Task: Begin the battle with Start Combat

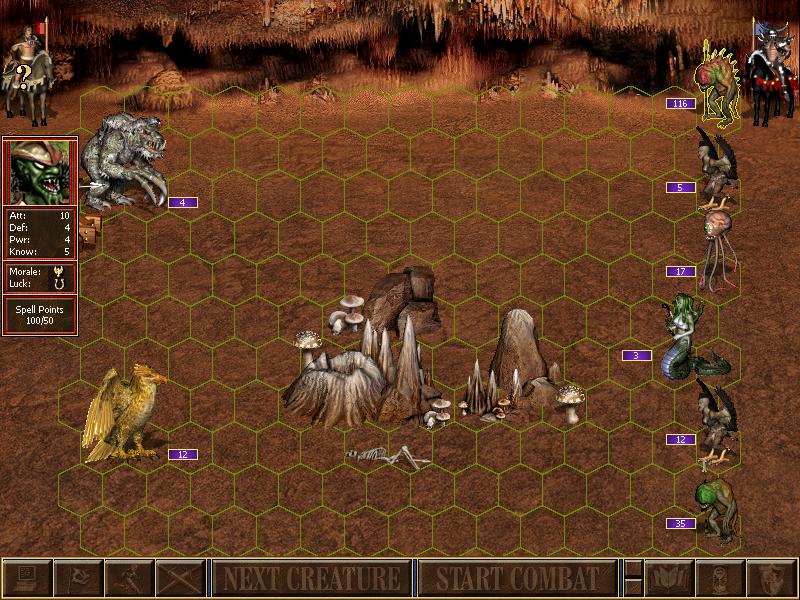Action: click(x=517, y=578)
